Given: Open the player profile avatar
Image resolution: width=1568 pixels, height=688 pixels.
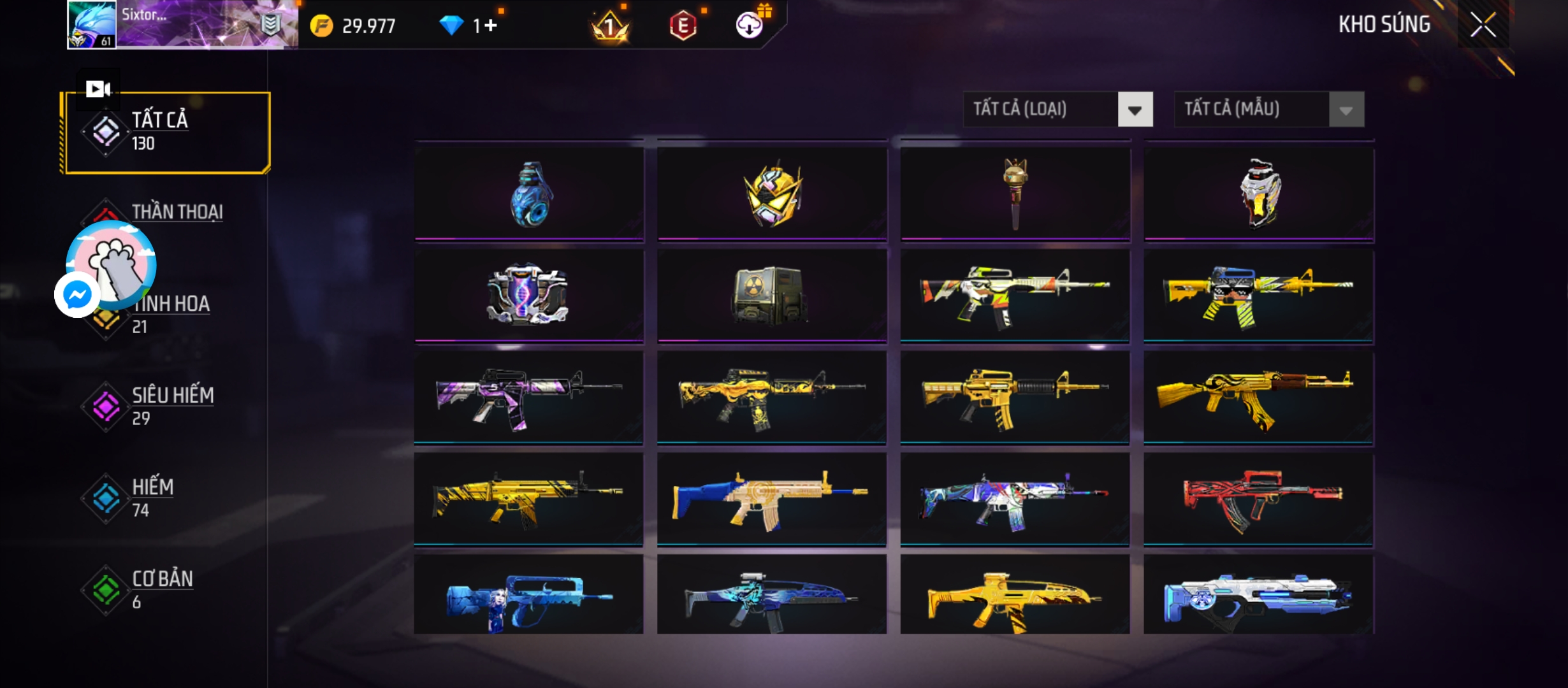Looking at the screenshot, I should [x=92, y=24].
